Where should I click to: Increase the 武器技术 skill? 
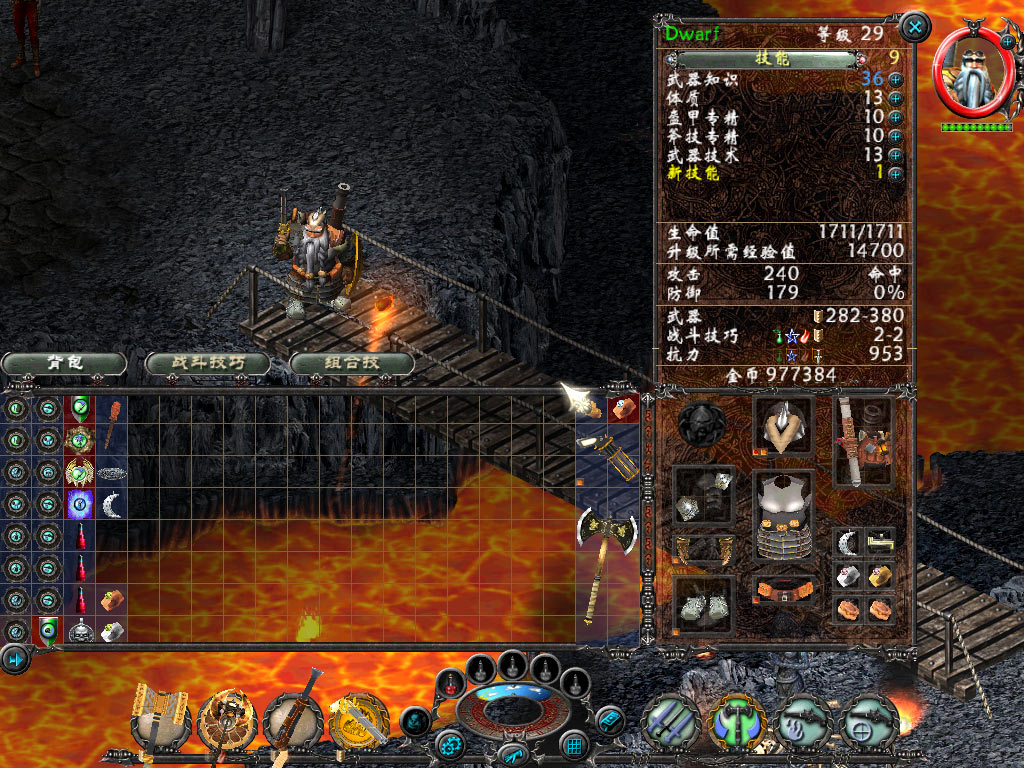pyautogui.click(x=895, y=154)
